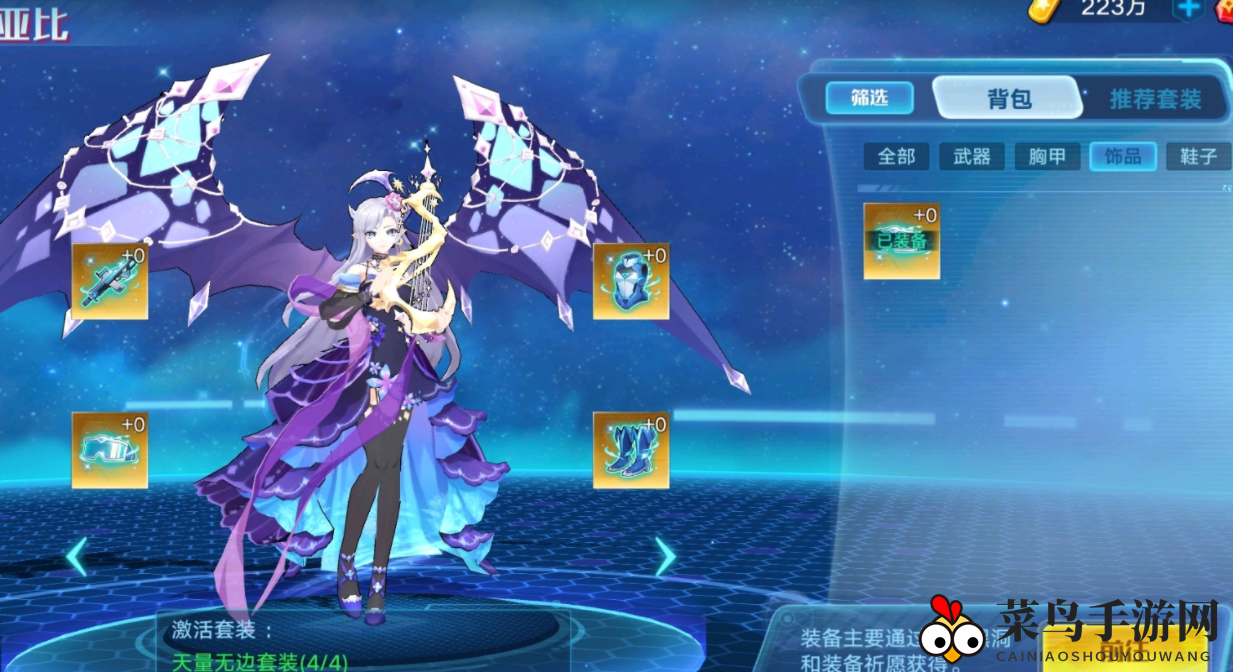Filter by 胸甲 chest armor

point(1047,156)
